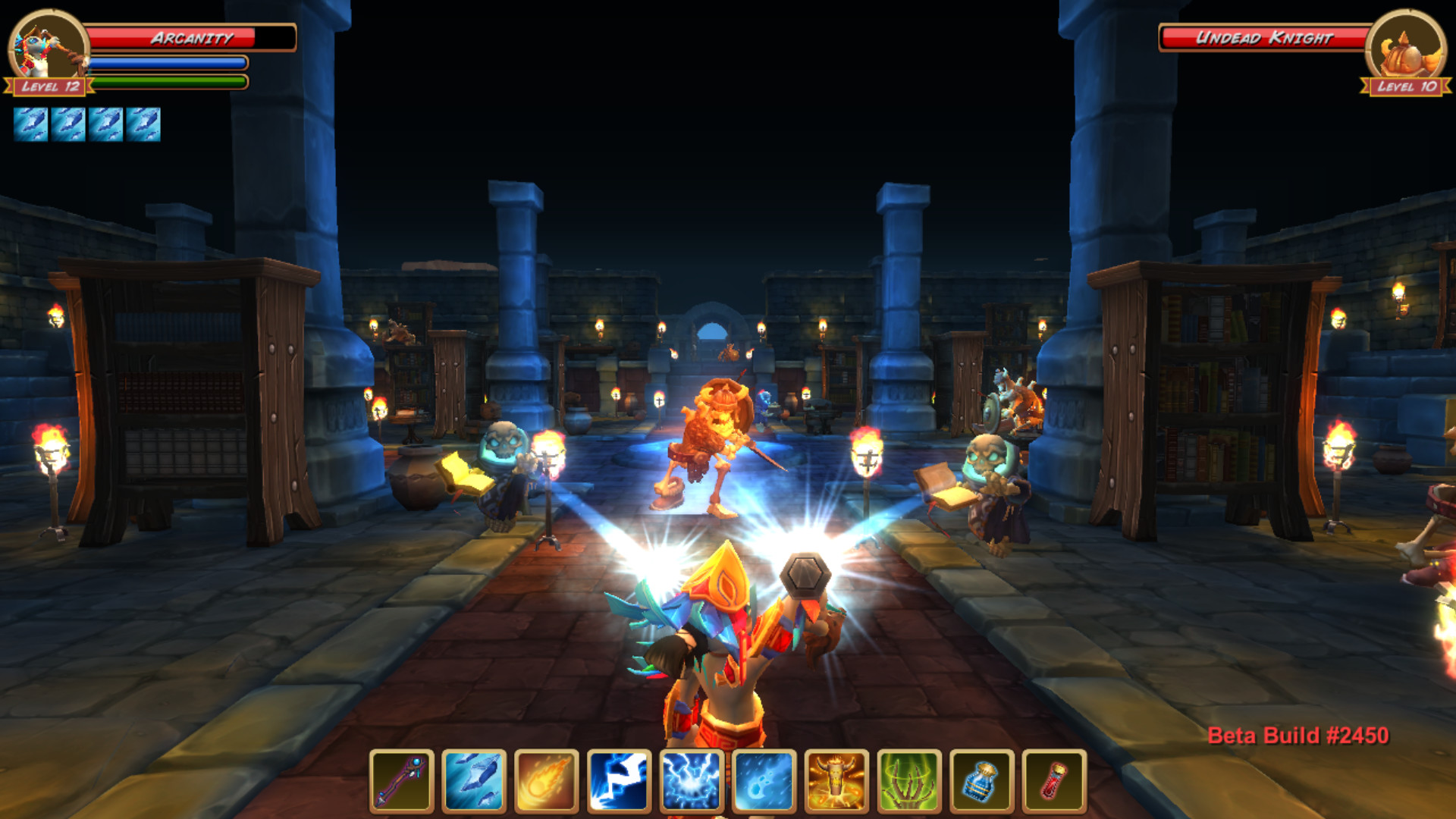1456x819 pixels.
Task: Click the Undead Knight health bar
Action: point(1266,36)
